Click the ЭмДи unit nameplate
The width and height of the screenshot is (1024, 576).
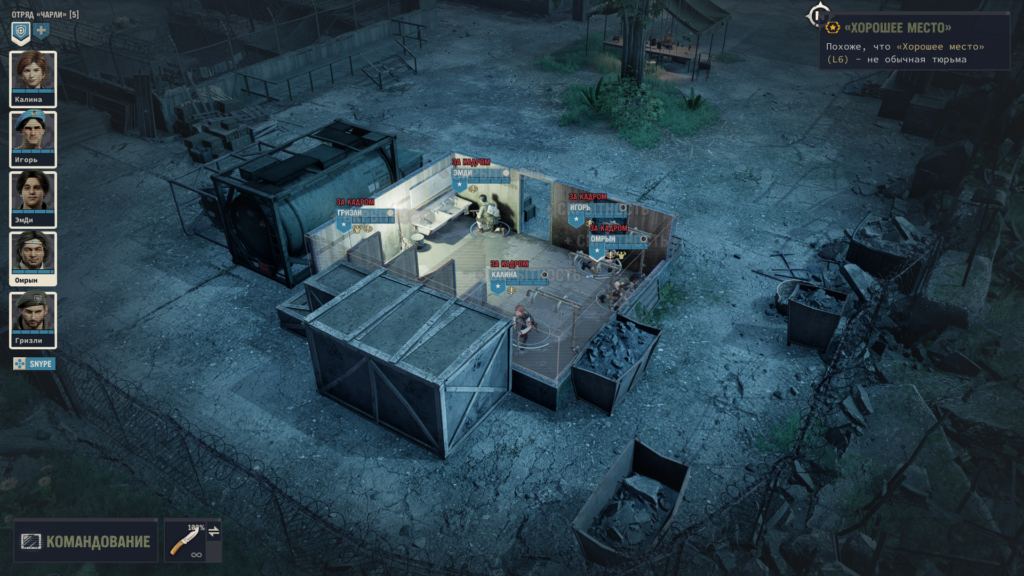[462, 173]
